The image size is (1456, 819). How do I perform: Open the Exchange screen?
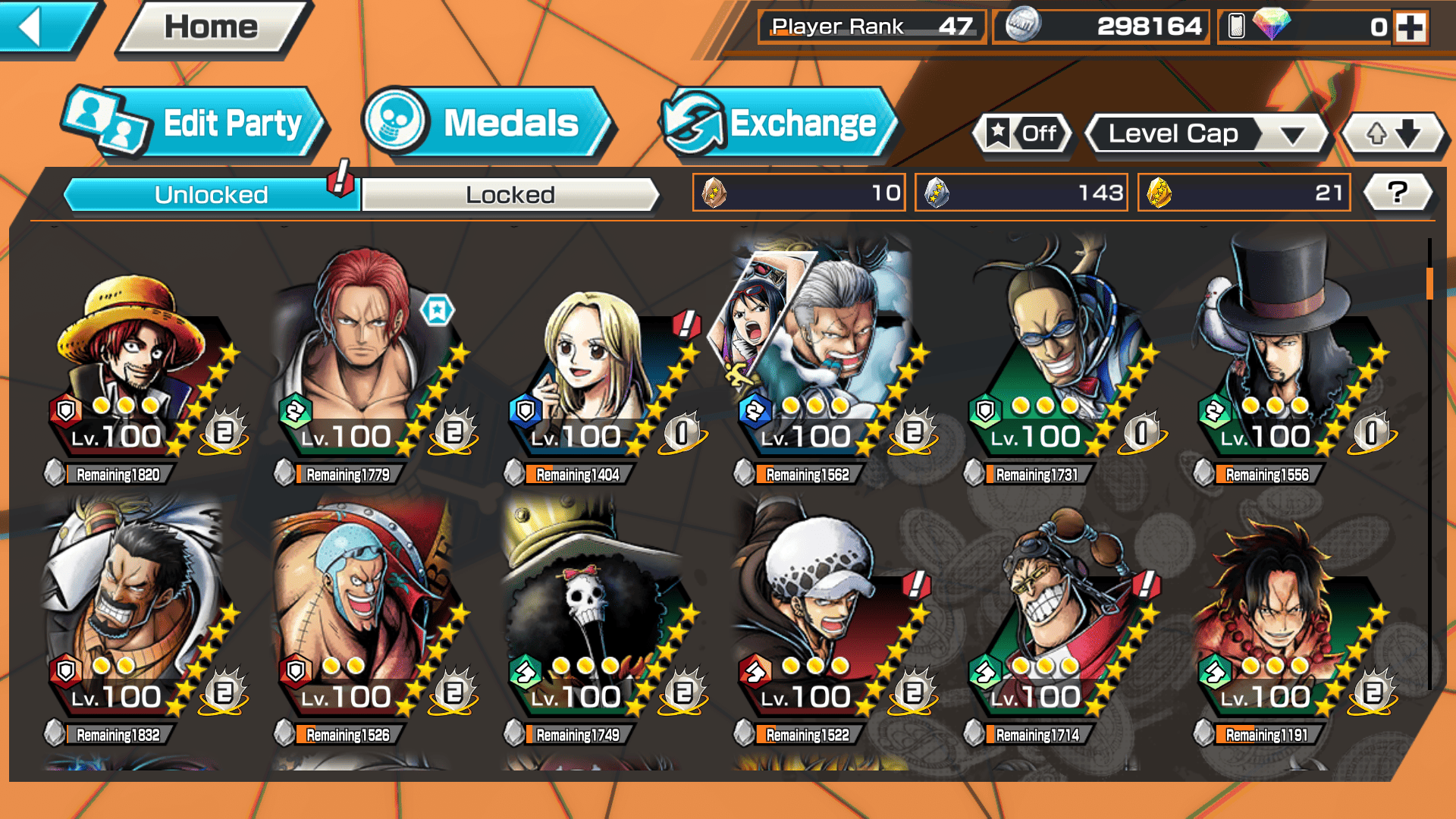coord(777,123)
